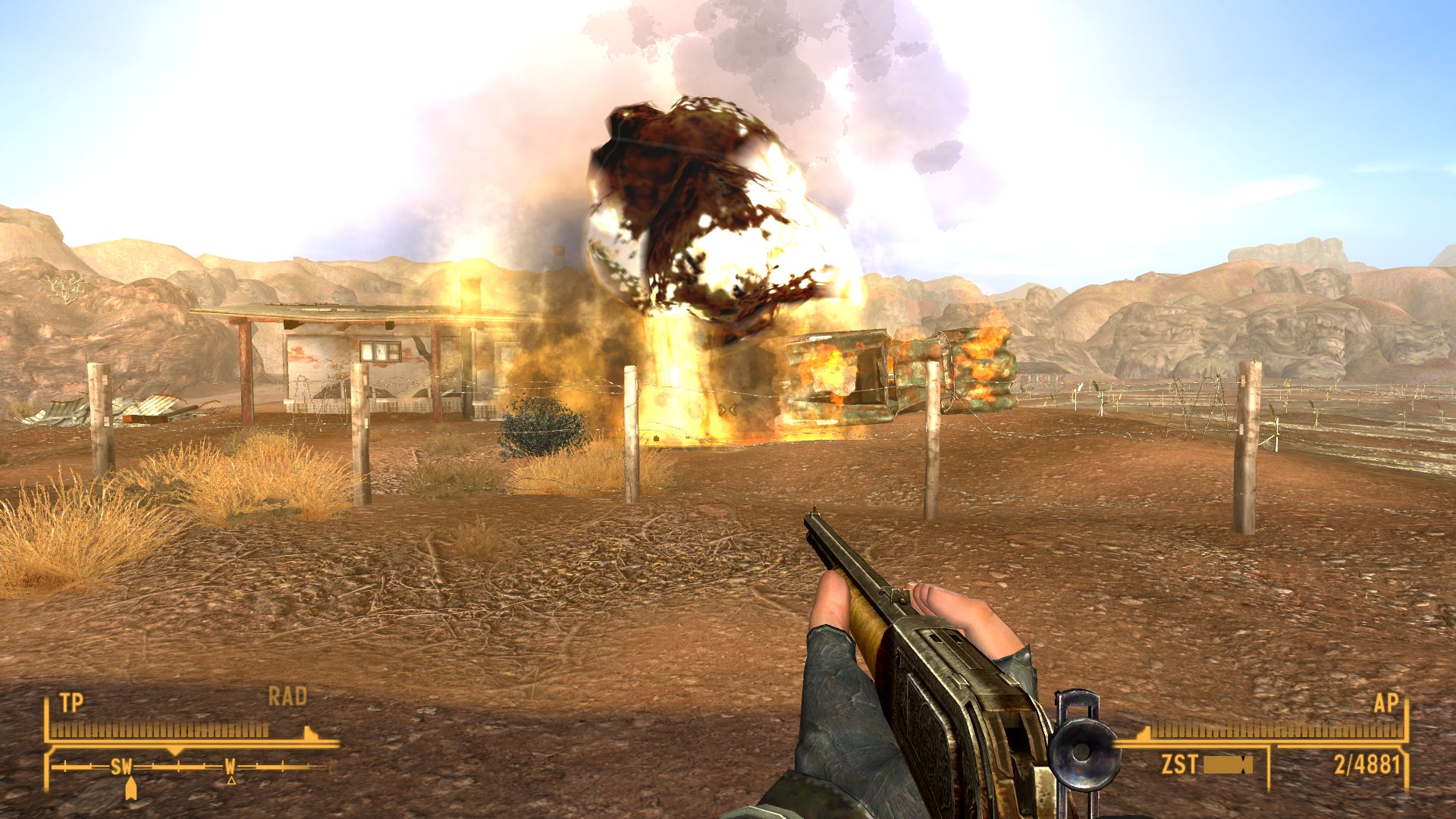The height and width of the screenshot is (819, 1456).
Task: Select the ZST condition readout
Action: (1180, 764)
